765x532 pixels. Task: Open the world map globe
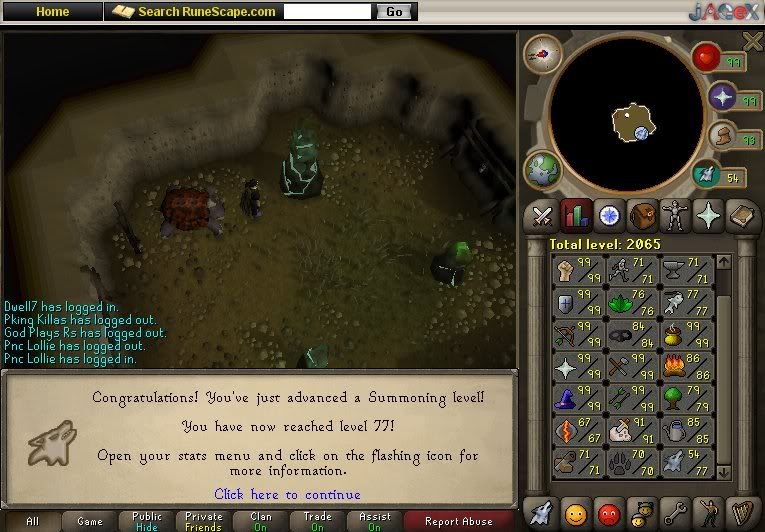[545, 168]
